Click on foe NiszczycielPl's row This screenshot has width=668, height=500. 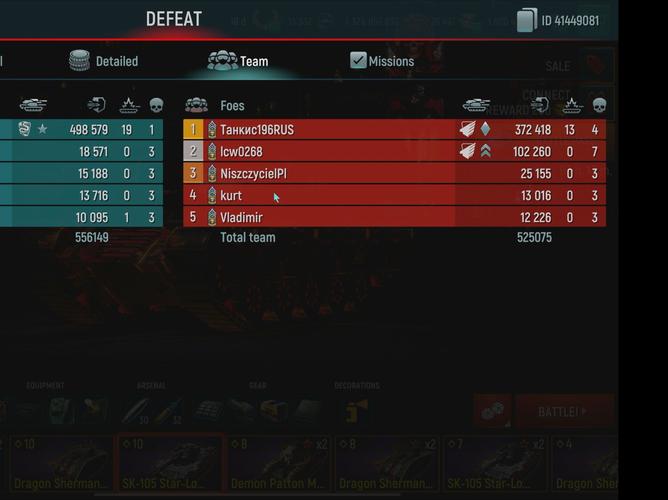pos(394,173)
